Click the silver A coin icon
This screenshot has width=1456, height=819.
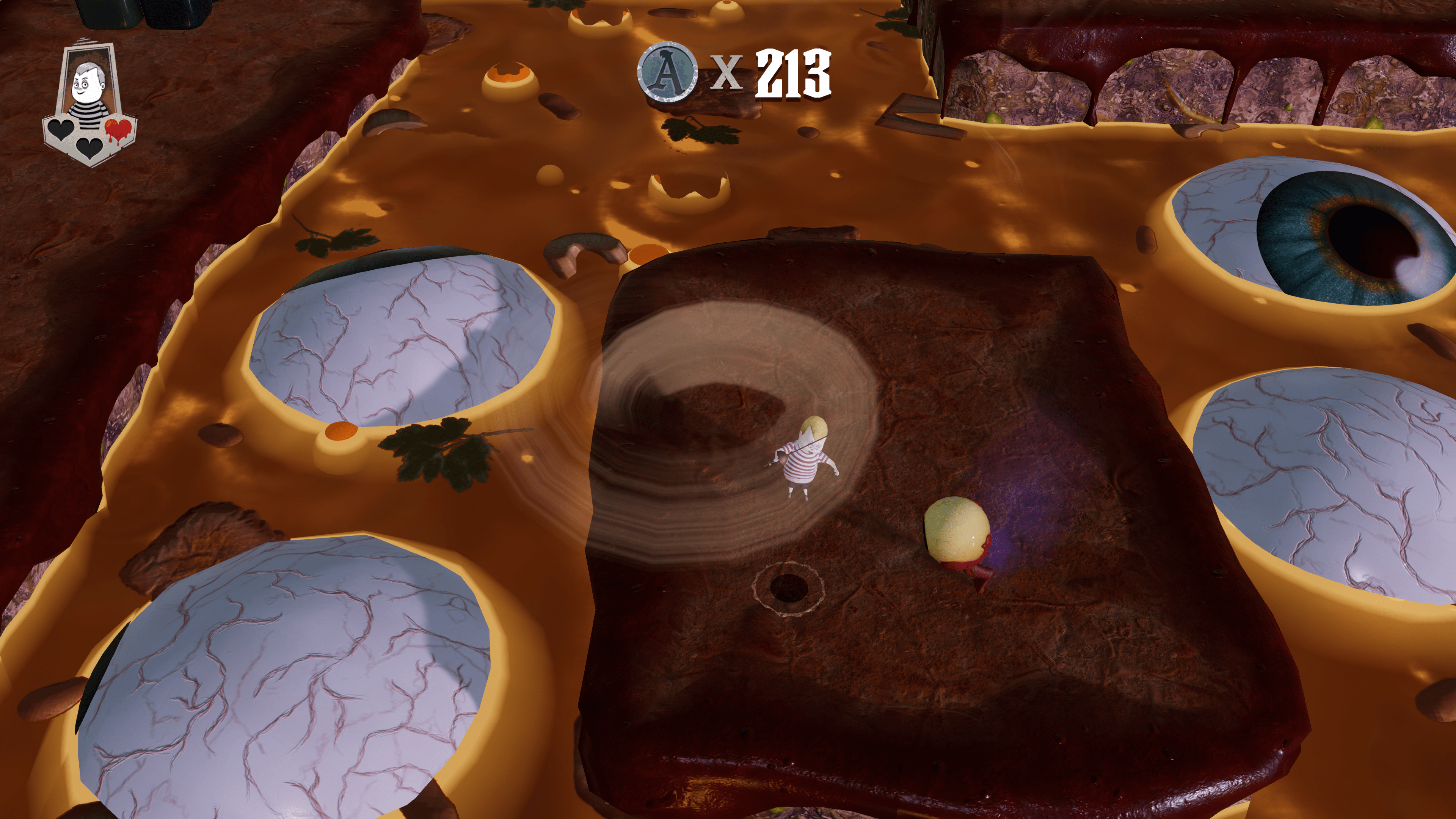(667, 73)
